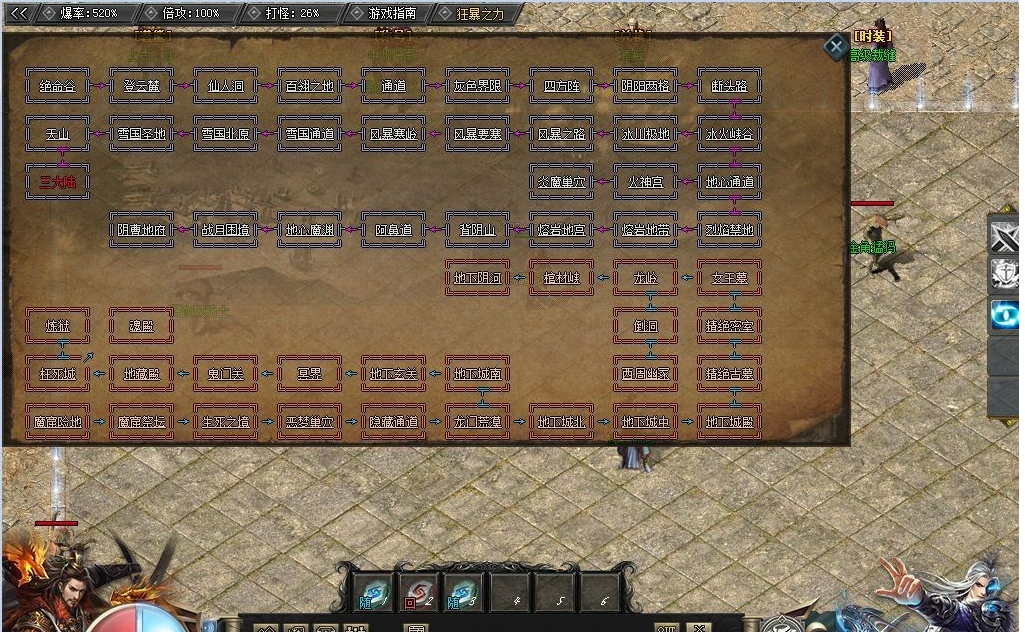The width and height of the screenshot is (1025, 632).
Task: Choose the 风暴要塞 map node
Action: tap(477, 134)
